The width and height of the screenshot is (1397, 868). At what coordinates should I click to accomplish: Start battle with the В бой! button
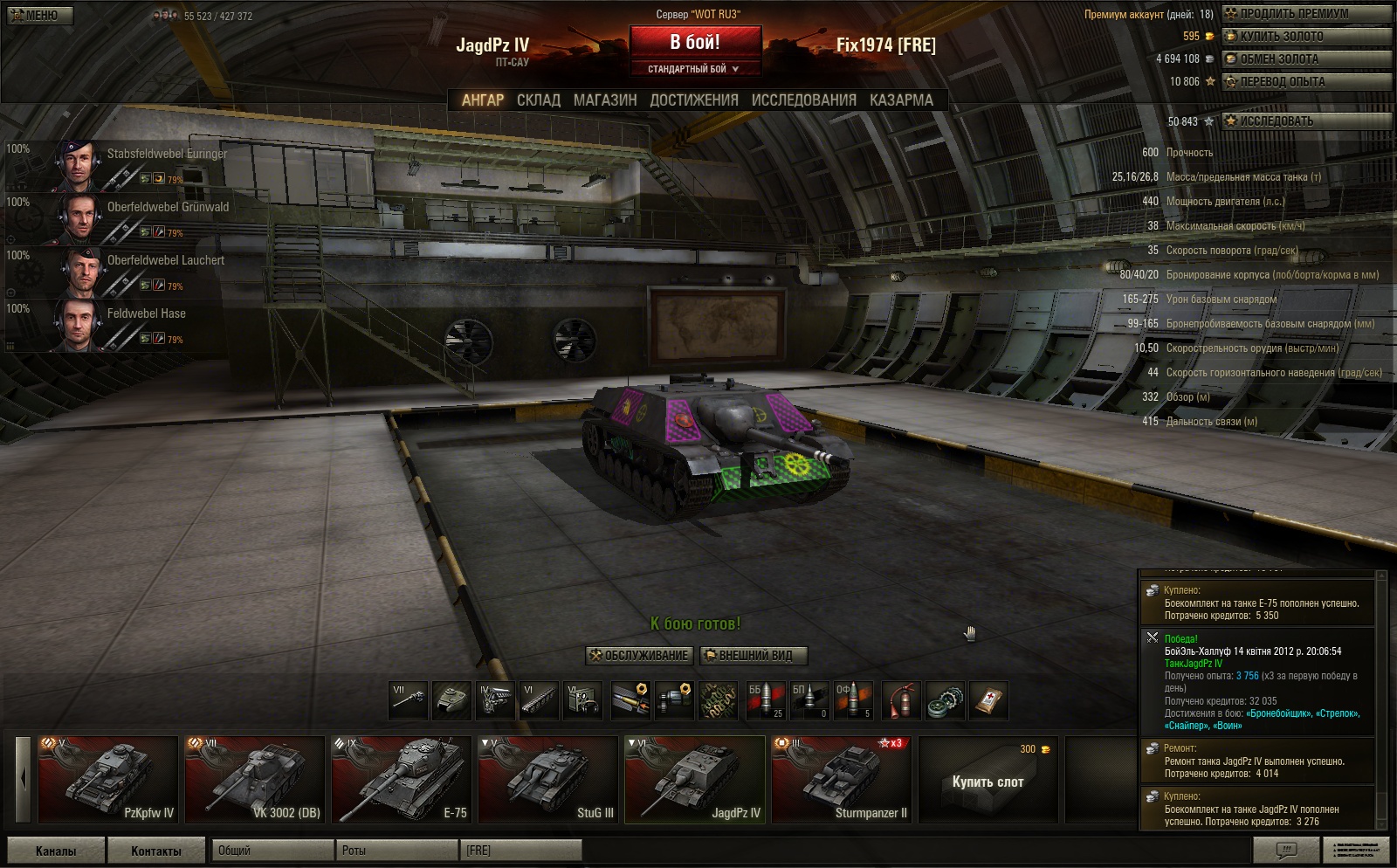click(x=695, y=42)
